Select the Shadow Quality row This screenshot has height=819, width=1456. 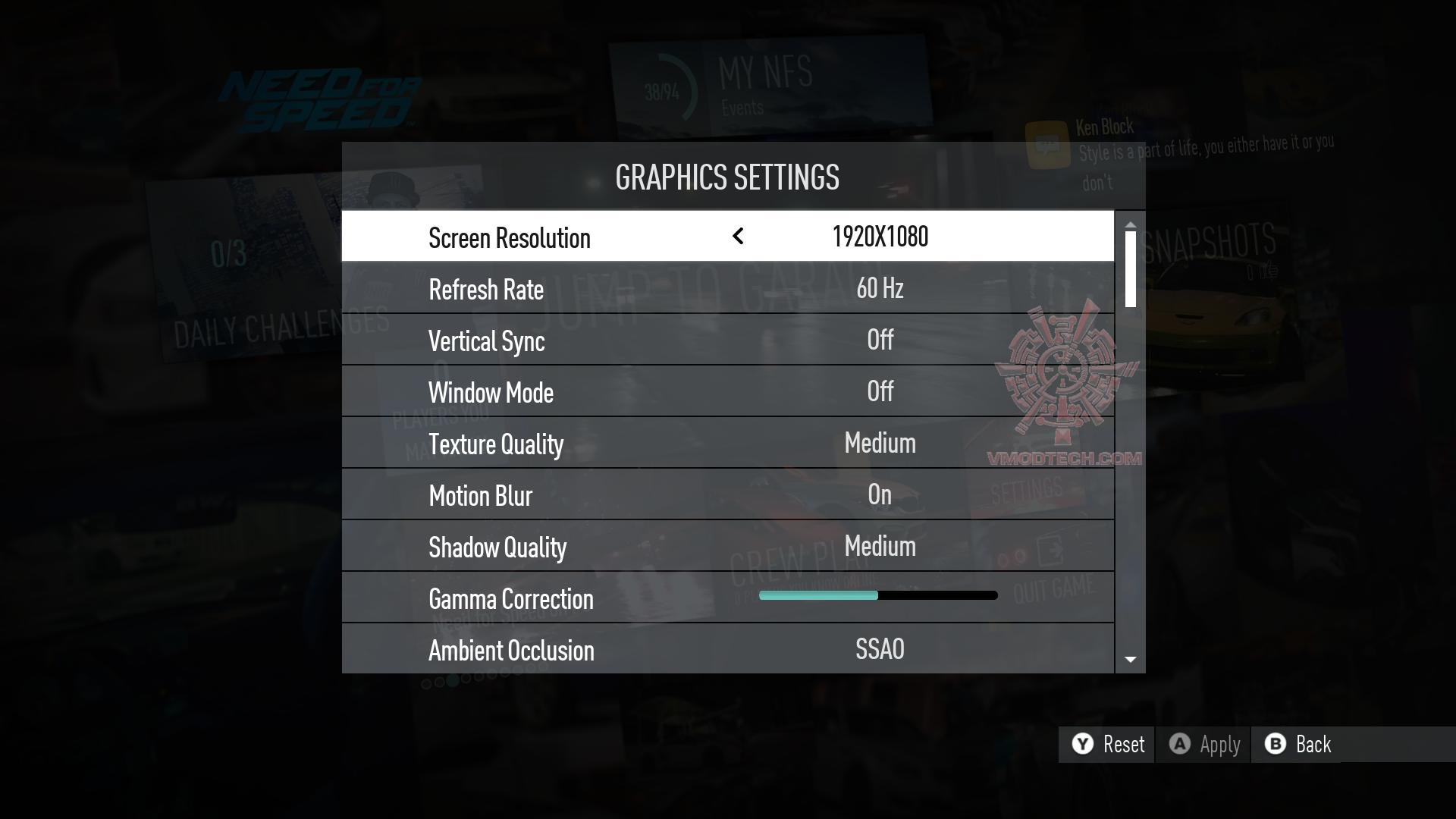(x=727, y=547)
